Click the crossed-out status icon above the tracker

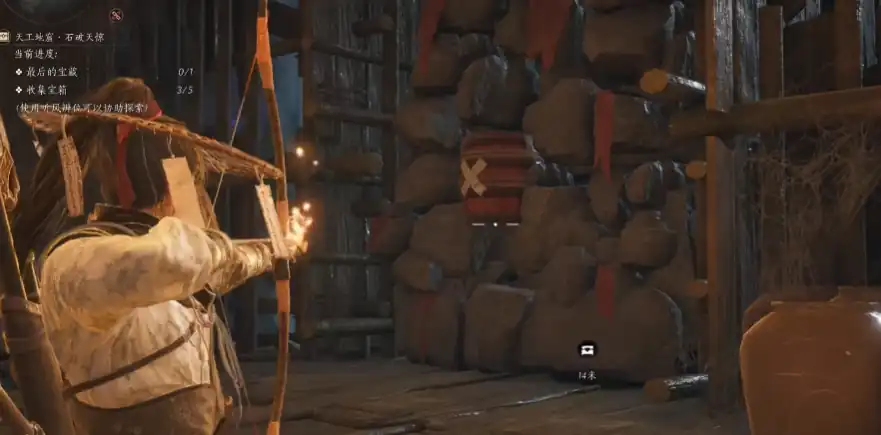tap(116, 15)
